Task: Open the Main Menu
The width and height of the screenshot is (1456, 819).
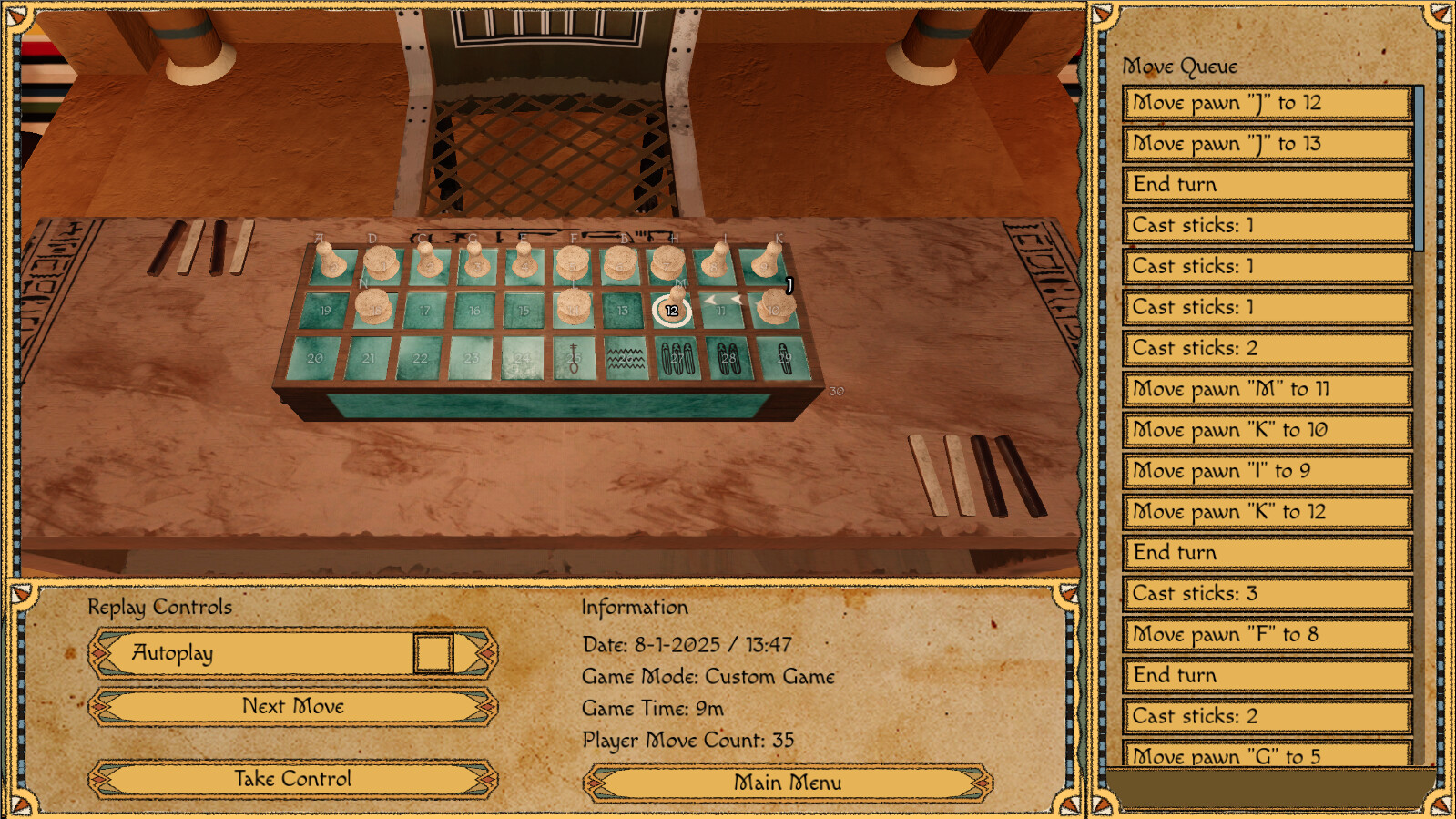Action: pyautogui.click(x=788, y=782)
